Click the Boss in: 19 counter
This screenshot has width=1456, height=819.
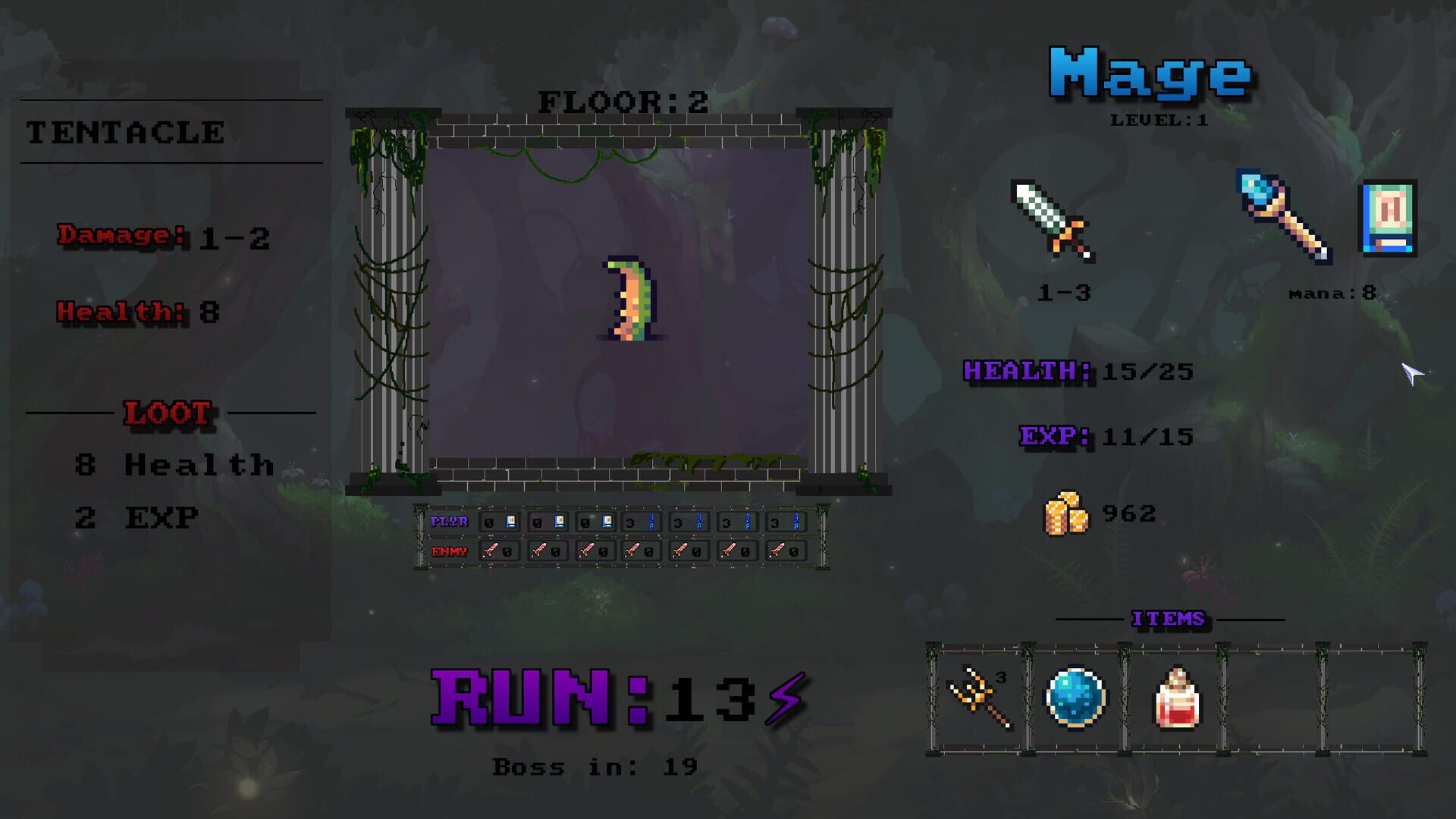click(x=595, y=767)
